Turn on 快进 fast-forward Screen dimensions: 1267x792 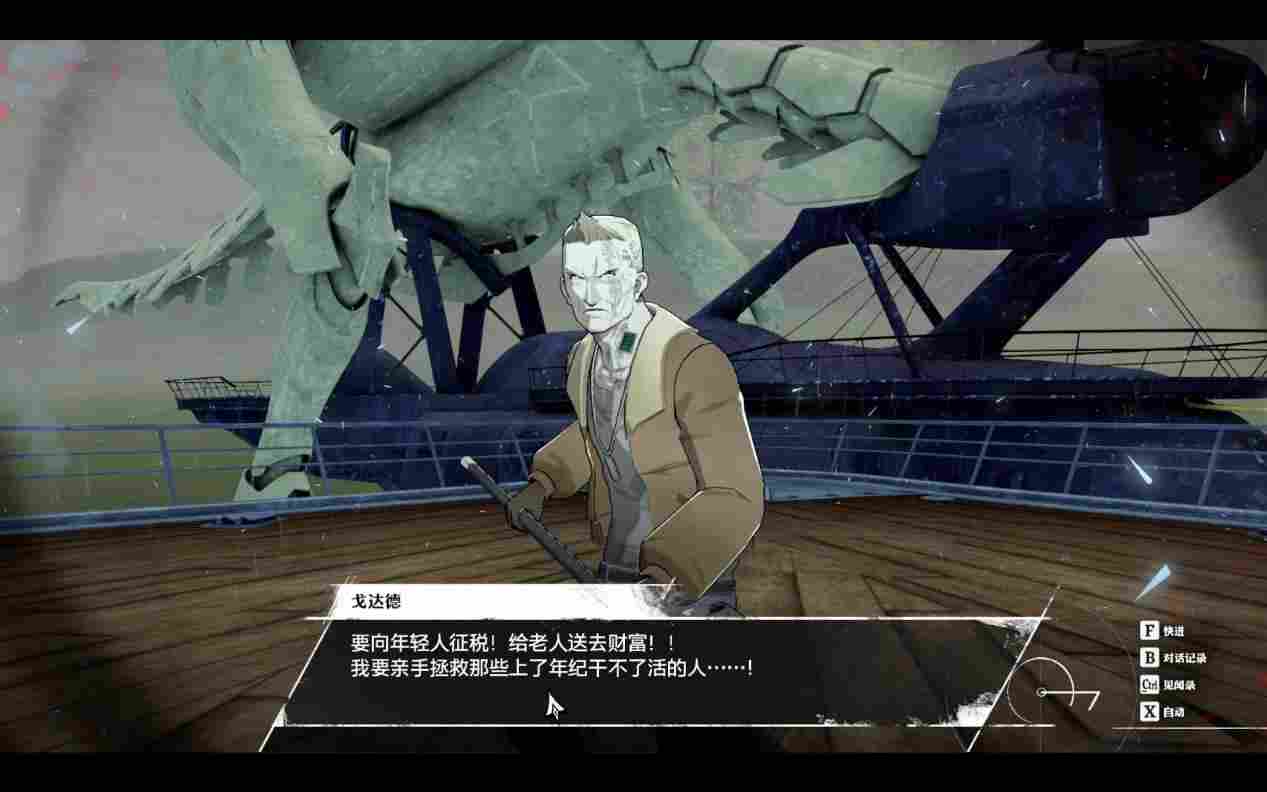pos(1163,631)
